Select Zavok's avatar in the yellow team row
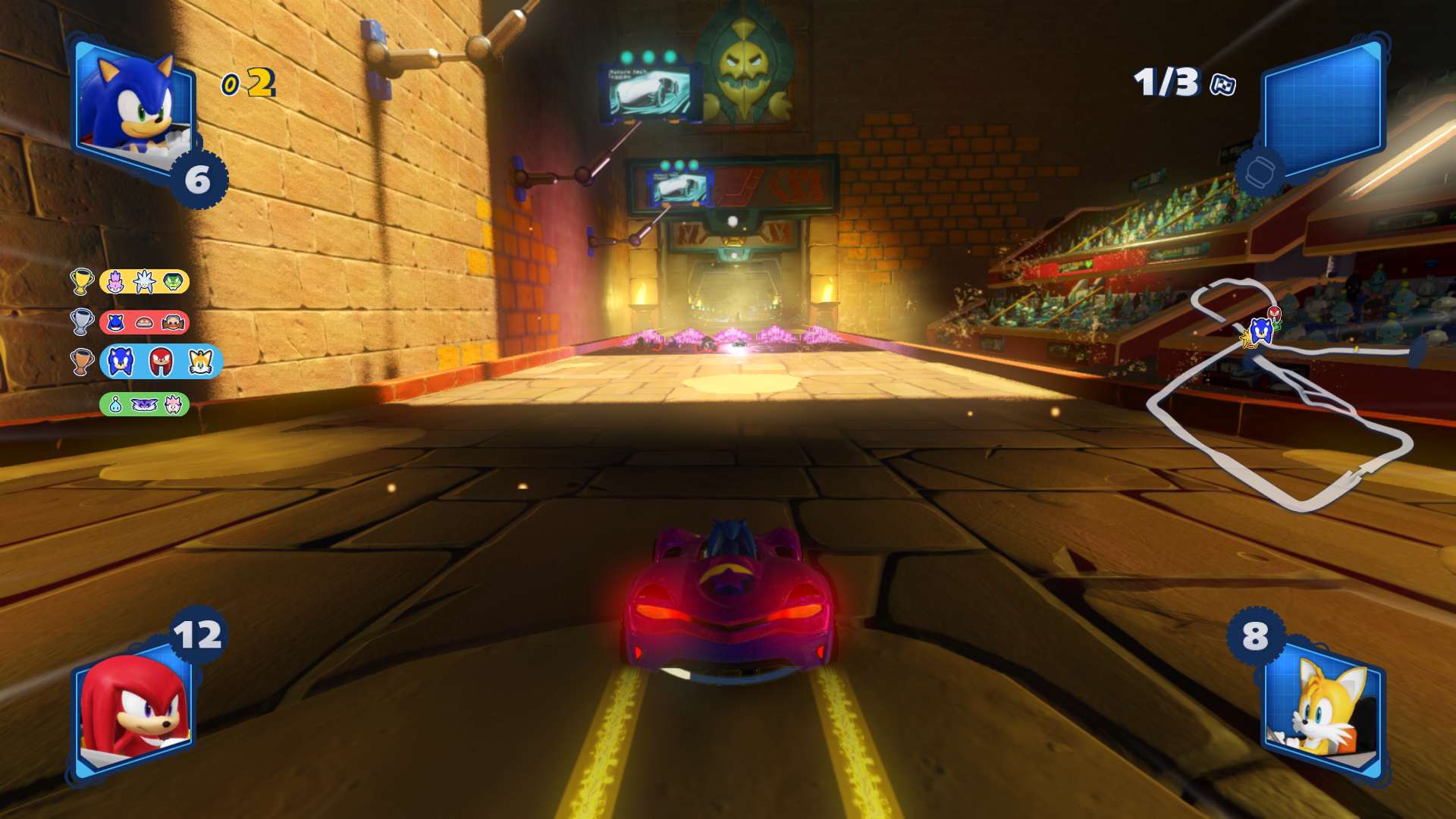Image resolution: width=1456 pixels, height=819 pixels. click(173, 281)
